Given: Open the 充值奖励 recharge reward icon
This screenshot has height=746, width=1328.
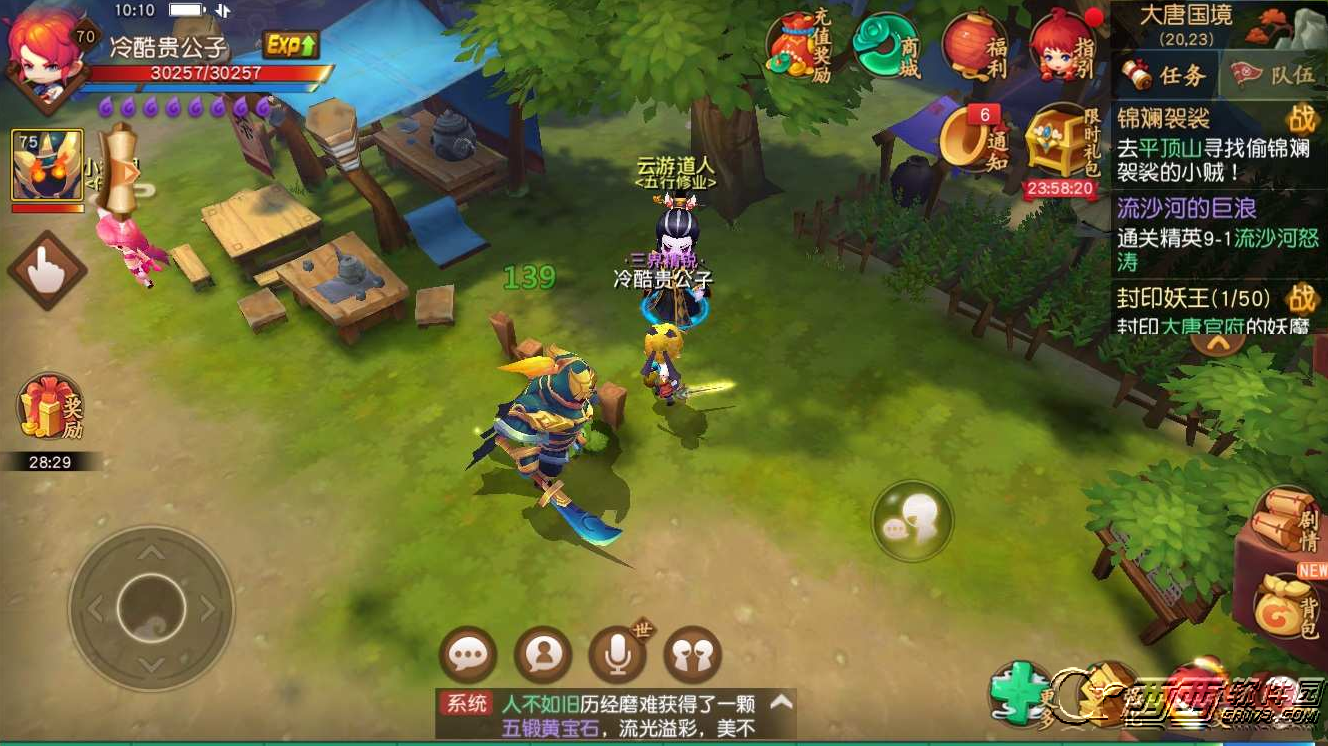Looking at the screenshot, I should (x=798, y=47).
